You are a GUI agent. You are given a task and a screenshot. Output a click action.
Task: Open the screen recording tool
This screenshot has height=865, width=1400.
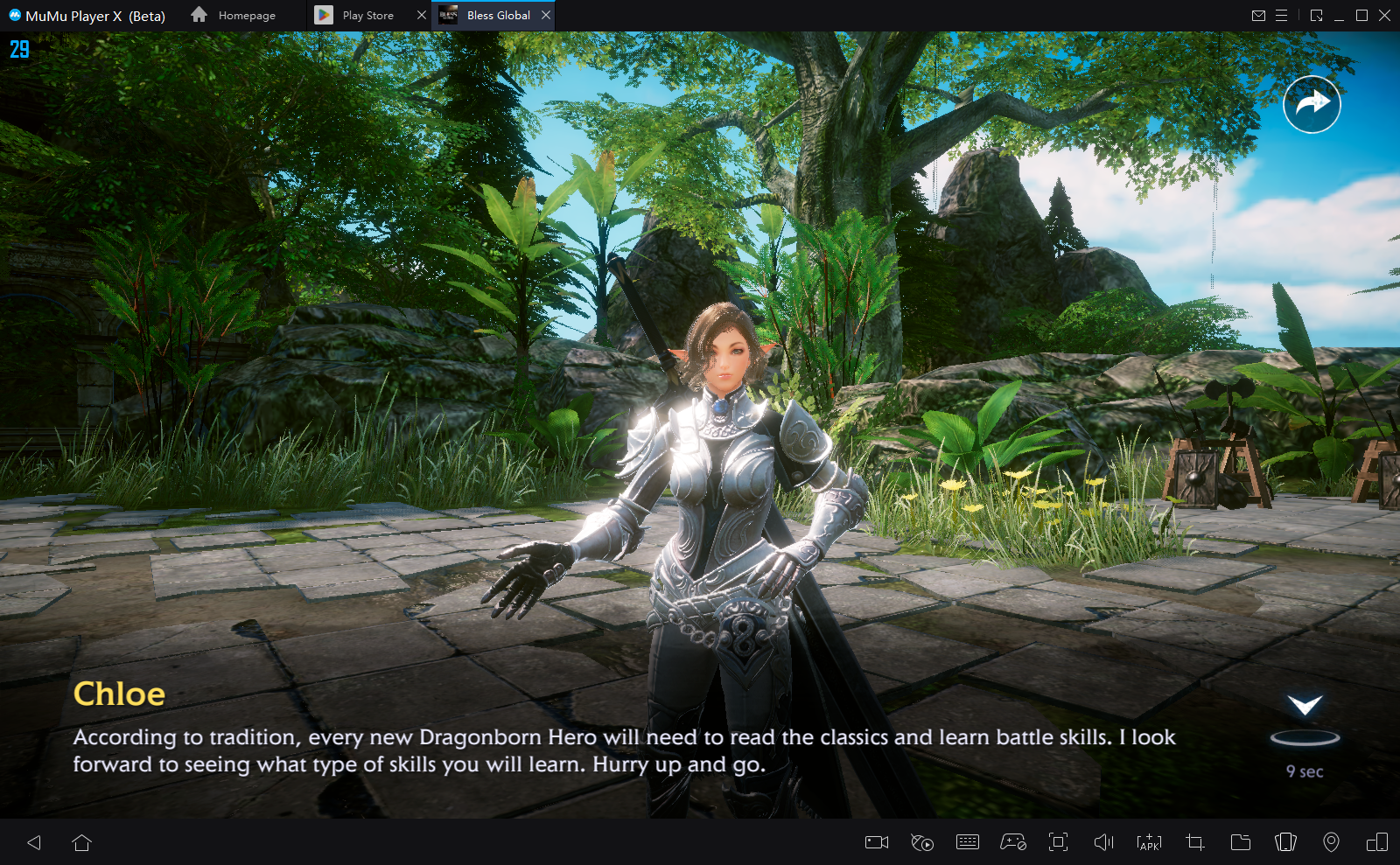[878, 842]
